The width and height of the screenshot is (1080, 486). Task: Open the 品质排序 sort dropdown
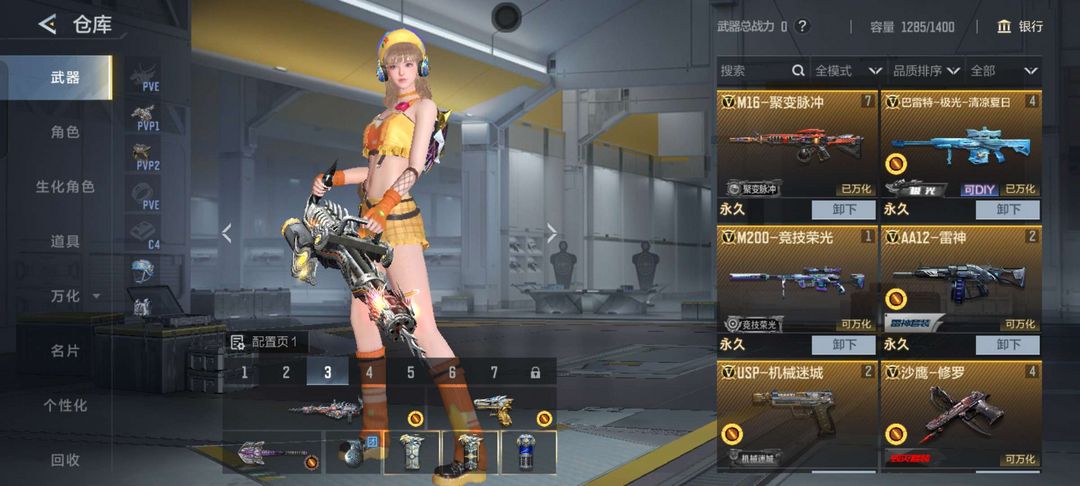point(925,71)
